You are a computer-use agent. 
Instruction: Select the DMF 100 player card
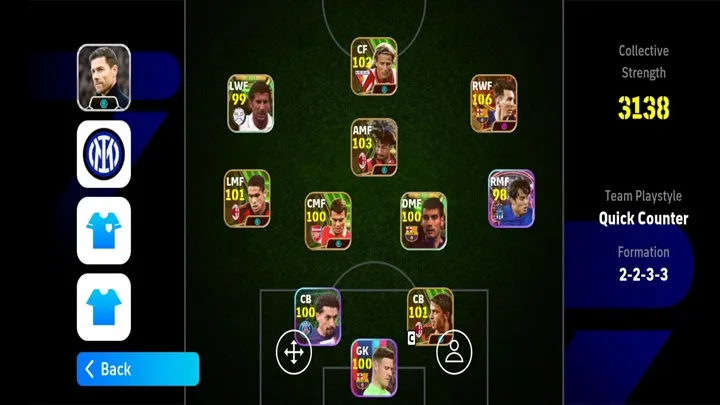pos(424,221)
